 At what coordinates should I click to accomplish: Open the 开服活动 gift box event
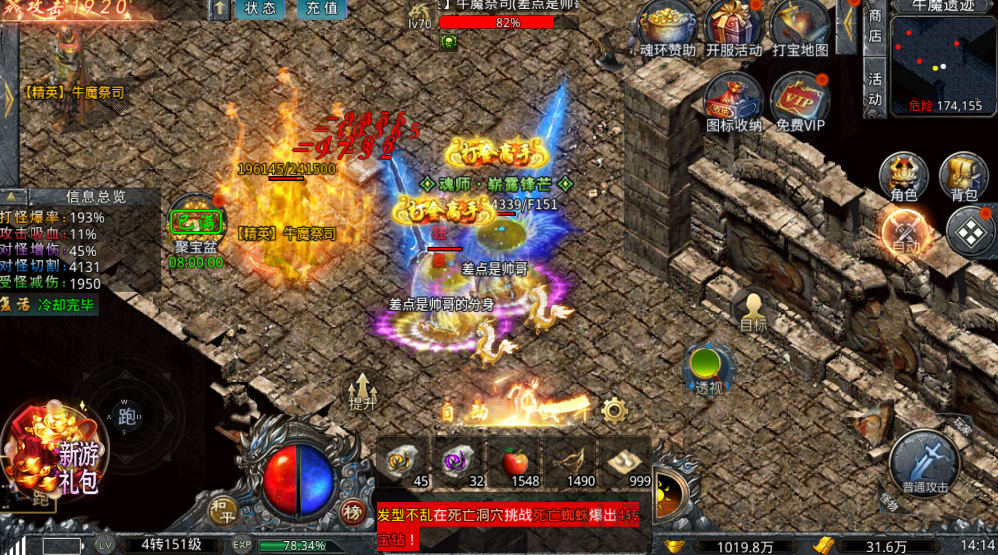coord(734,26)
